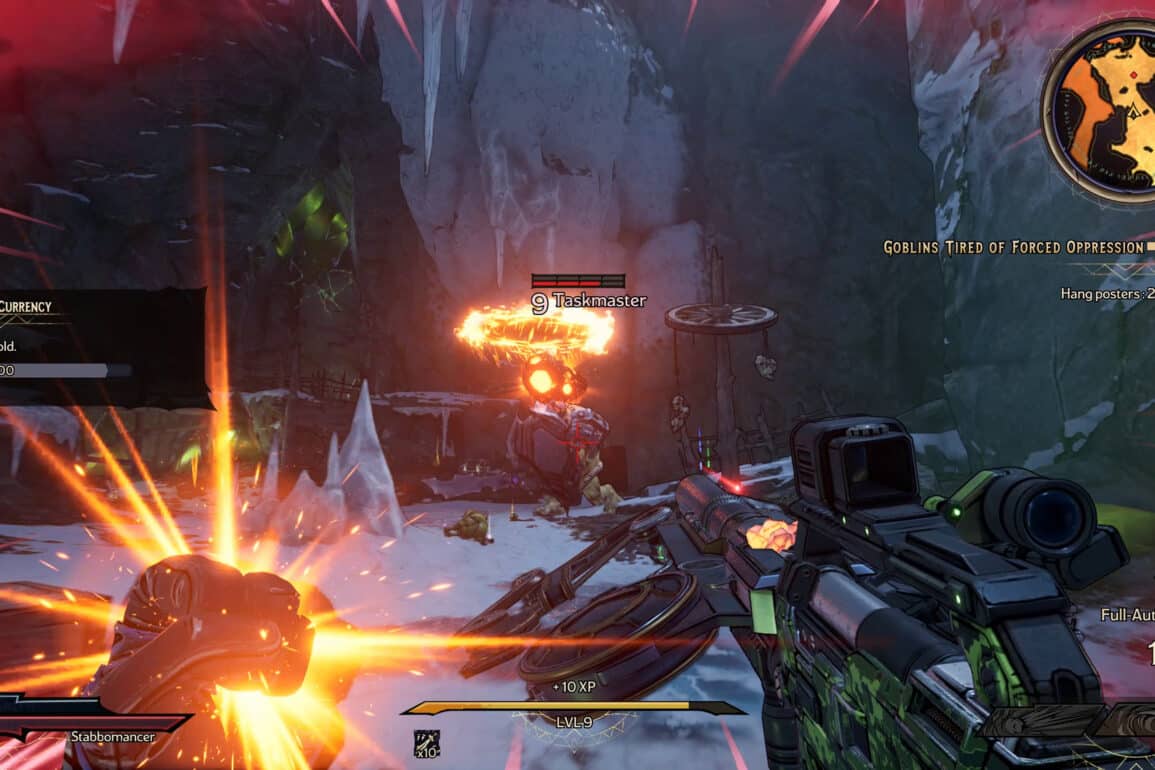
Task: Click the Hang posters objective line
Action: [1107, 294]
